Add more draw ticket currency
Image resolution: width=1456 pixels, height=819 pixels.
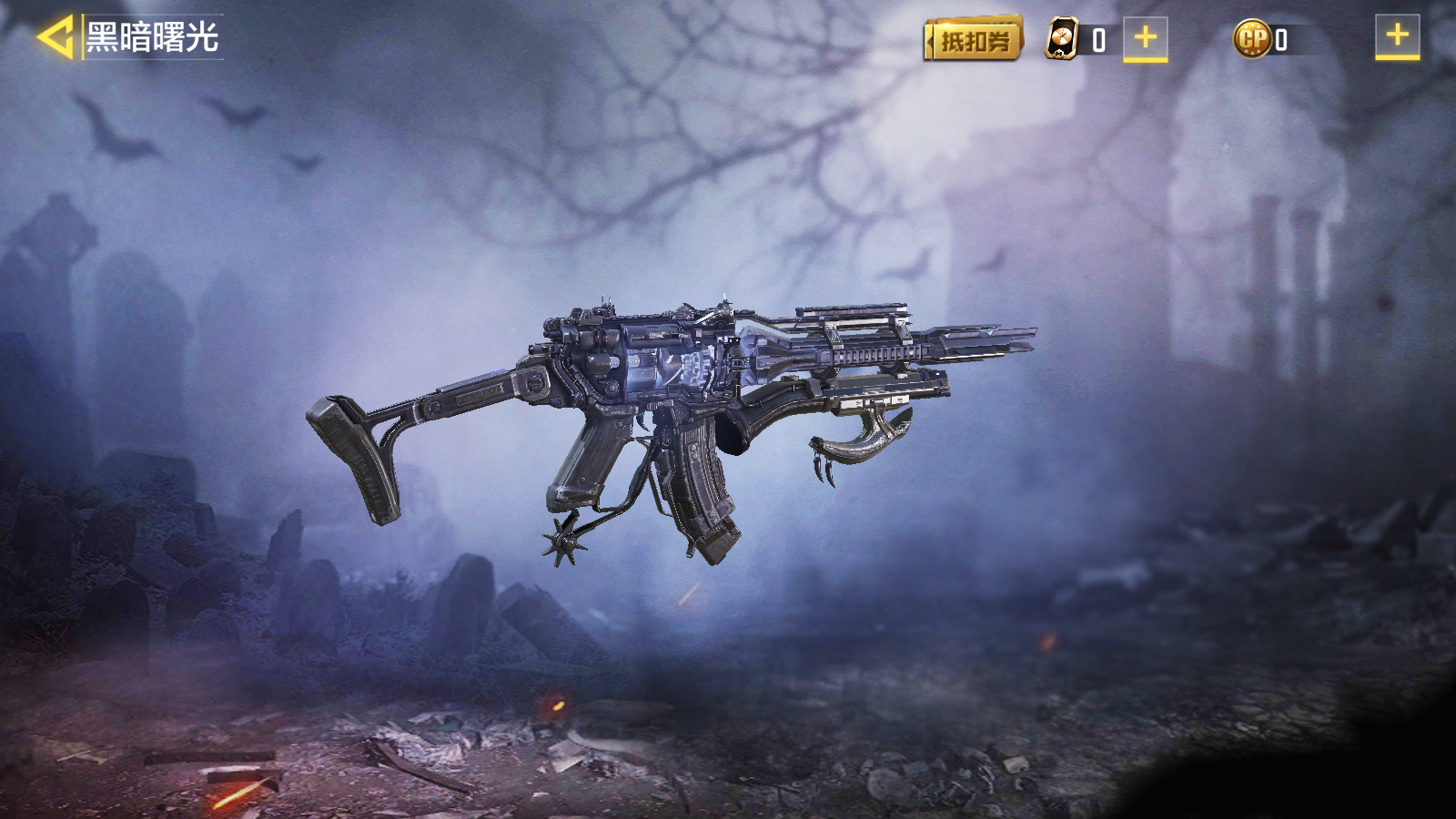(x=1145, y=39)
